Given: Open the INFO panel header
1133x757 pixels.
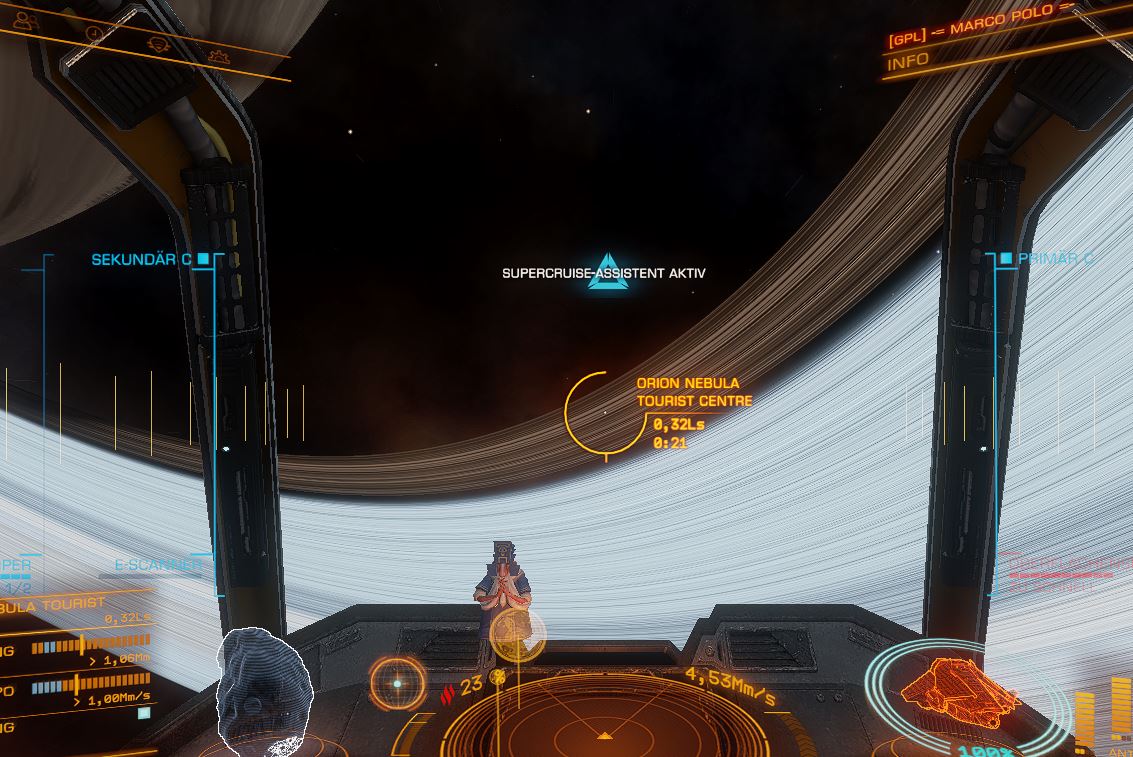Looking at the screenshot, I should tap(908, 60).
